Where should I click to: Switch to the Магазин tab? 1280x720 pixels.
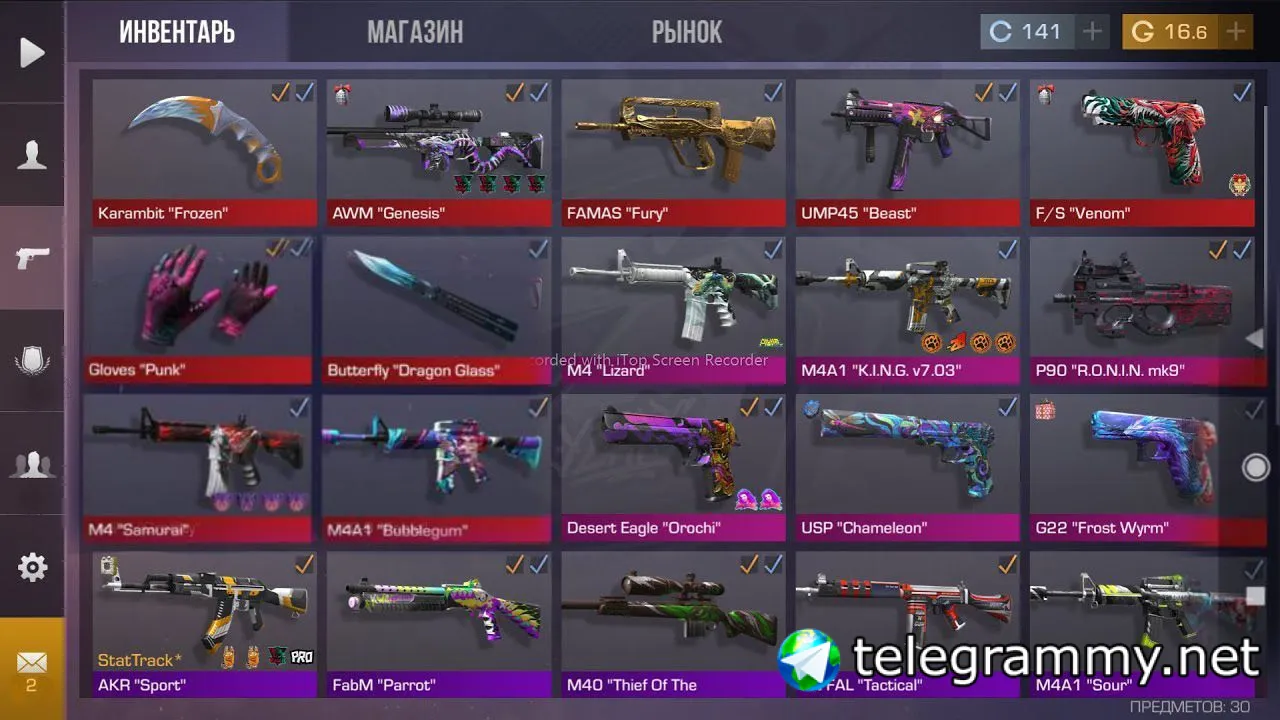(x=415, y=32)
